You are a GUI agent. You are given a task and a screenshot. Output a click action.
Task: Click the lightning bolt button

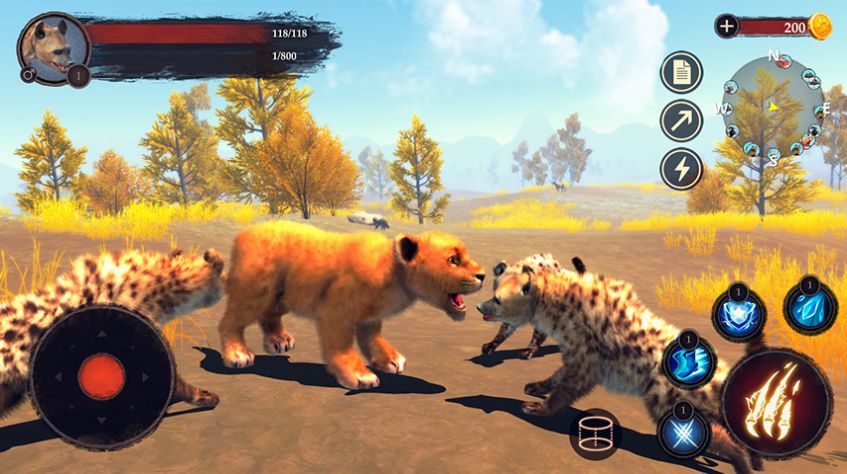[681, 168]
